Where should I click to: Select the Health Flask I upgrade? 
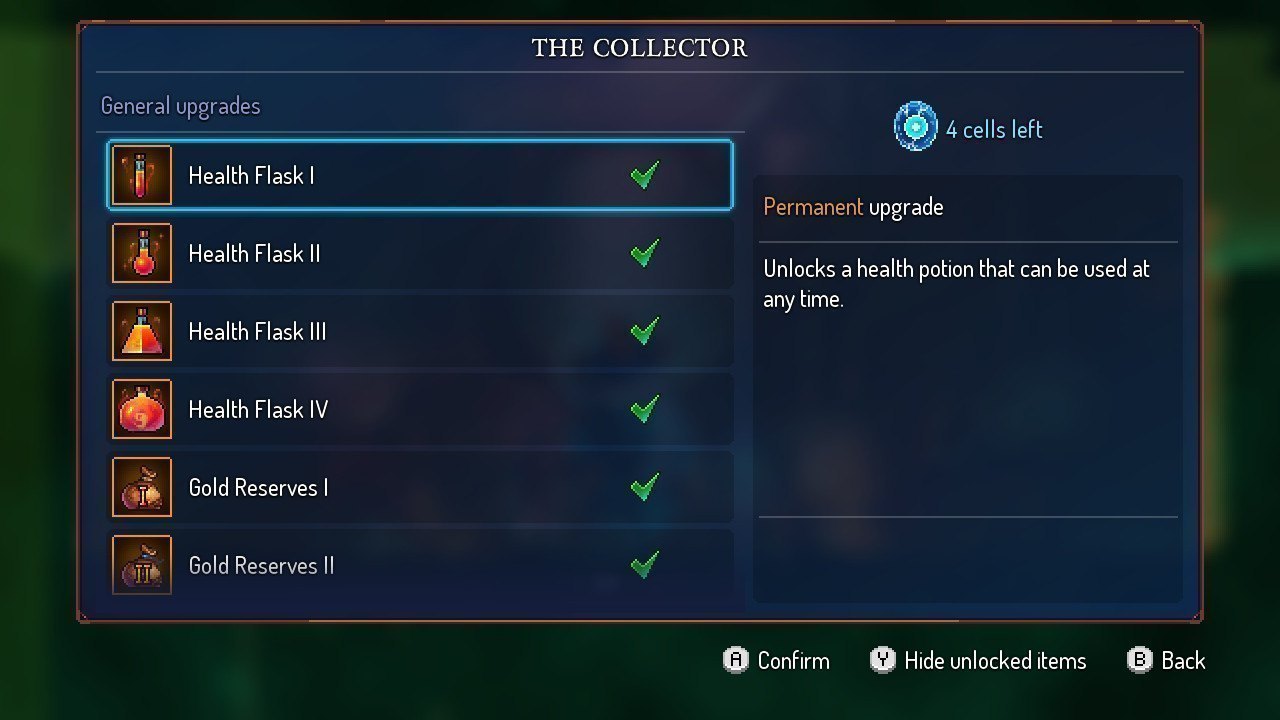click(x=420, y=176)
